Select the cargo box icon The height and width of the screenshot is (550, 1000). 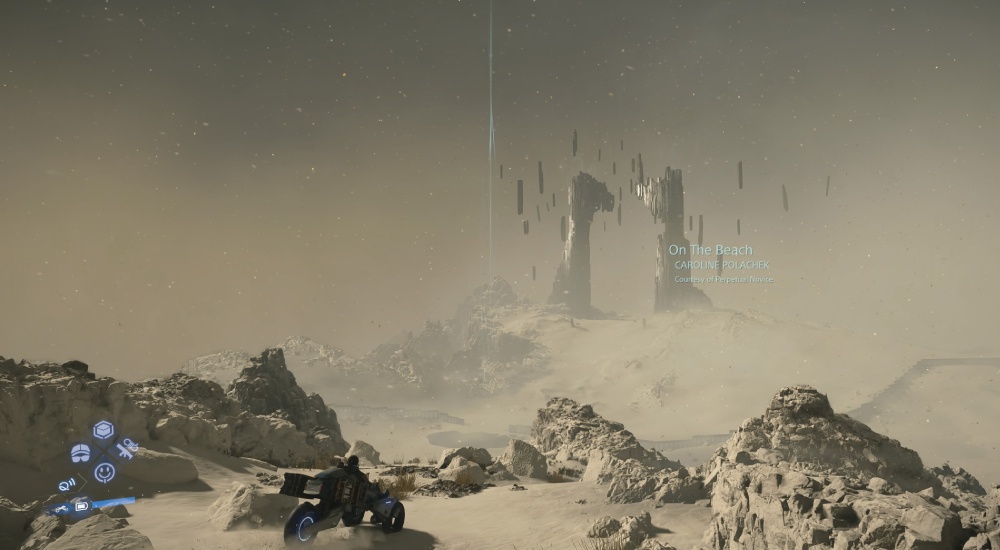103,430
